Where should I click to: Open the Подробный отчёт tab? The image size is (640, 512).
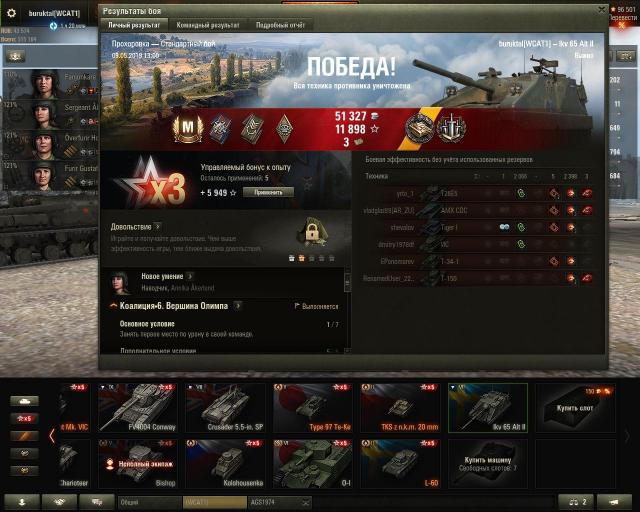(280, 24)
